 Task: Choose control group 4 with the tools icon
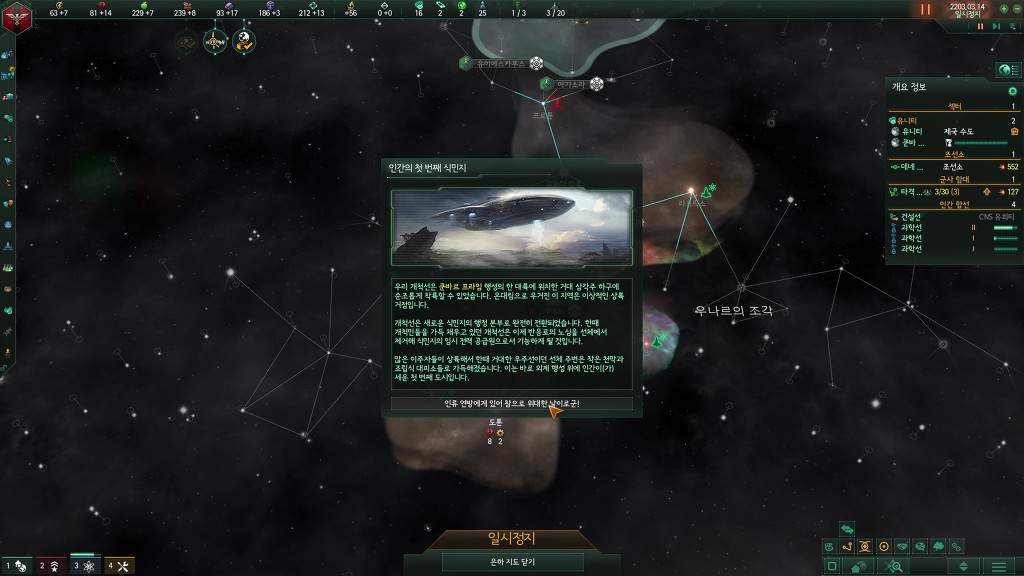119,566
